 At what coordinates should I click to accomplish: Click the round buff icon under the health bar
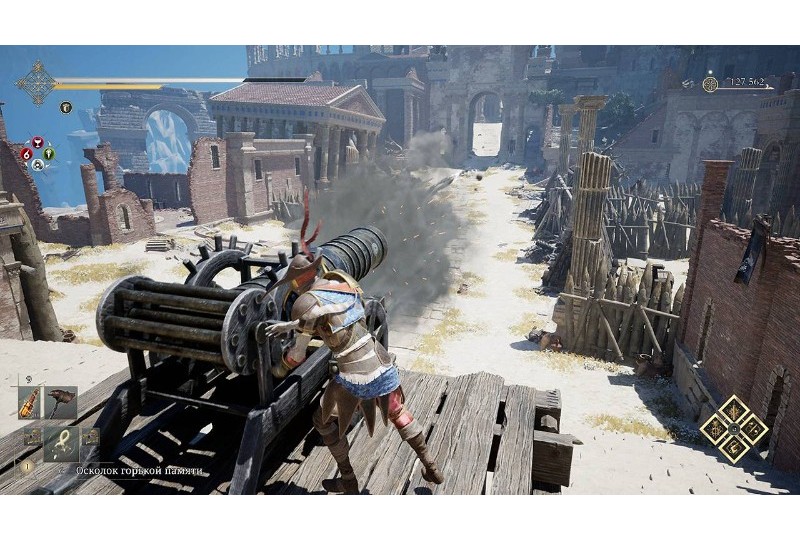tap(66, 108)
